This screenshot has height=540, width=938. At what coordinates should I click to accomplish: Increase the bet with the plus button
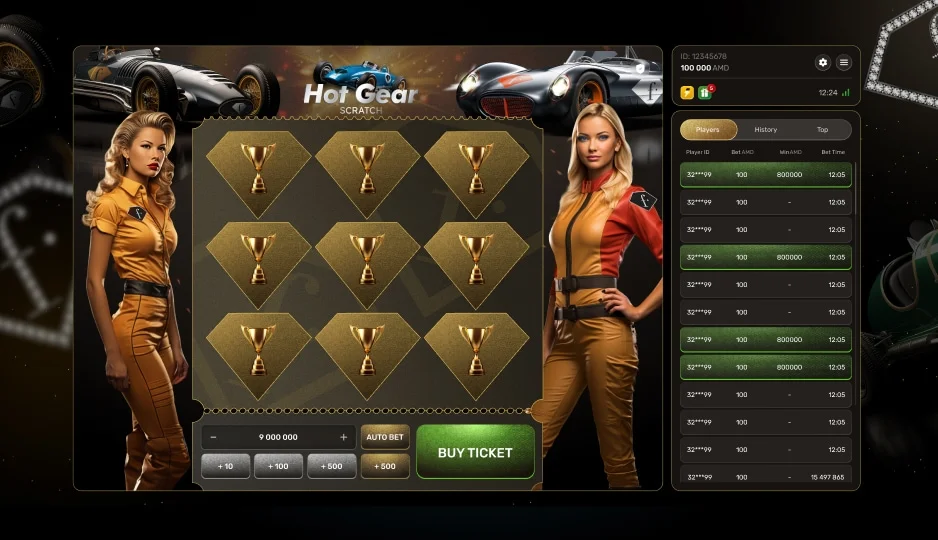pyautogui.click(x=344, y=437)
